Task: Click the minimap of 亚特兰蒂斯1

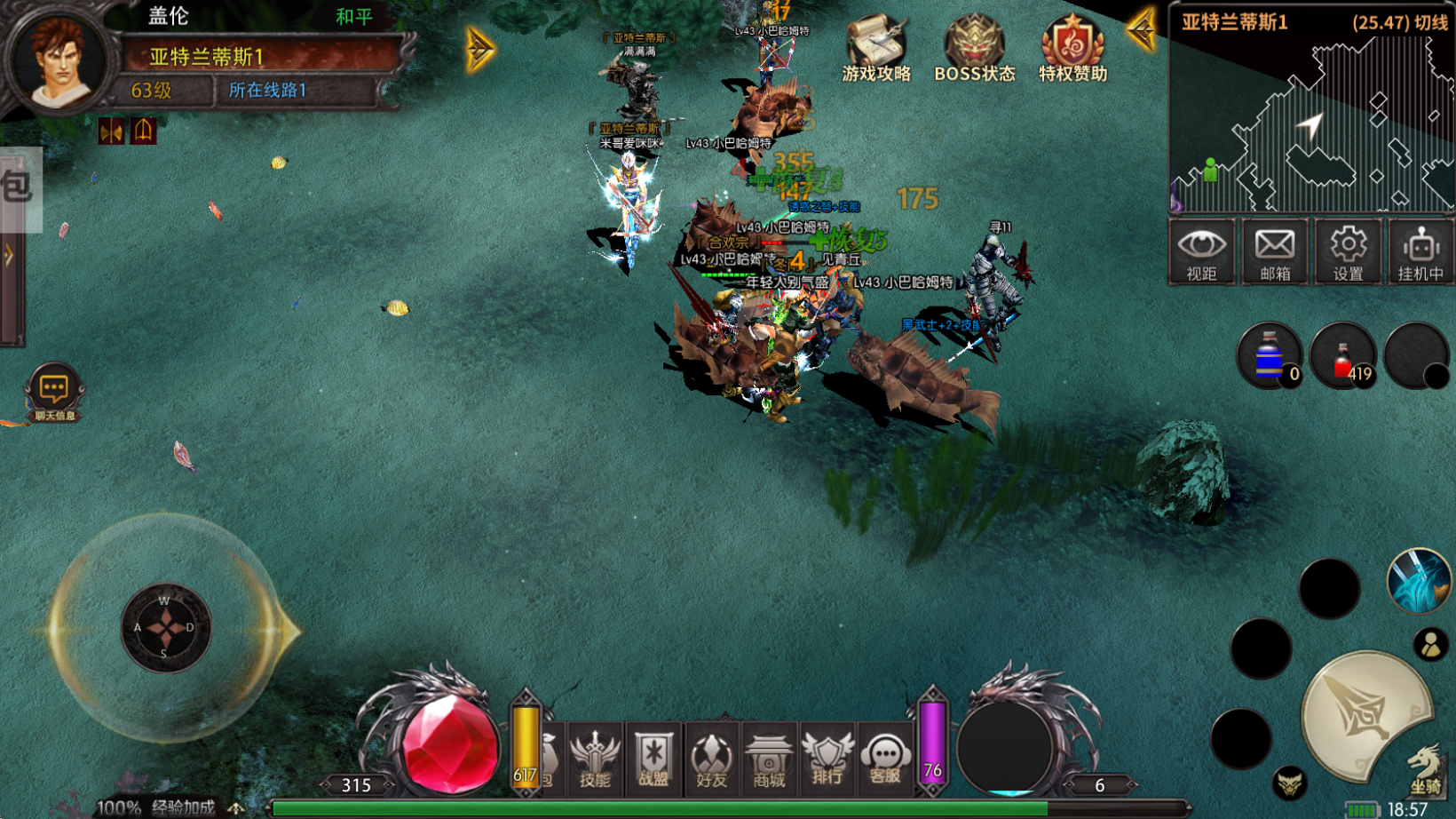Action: [x=1311, y=123]
